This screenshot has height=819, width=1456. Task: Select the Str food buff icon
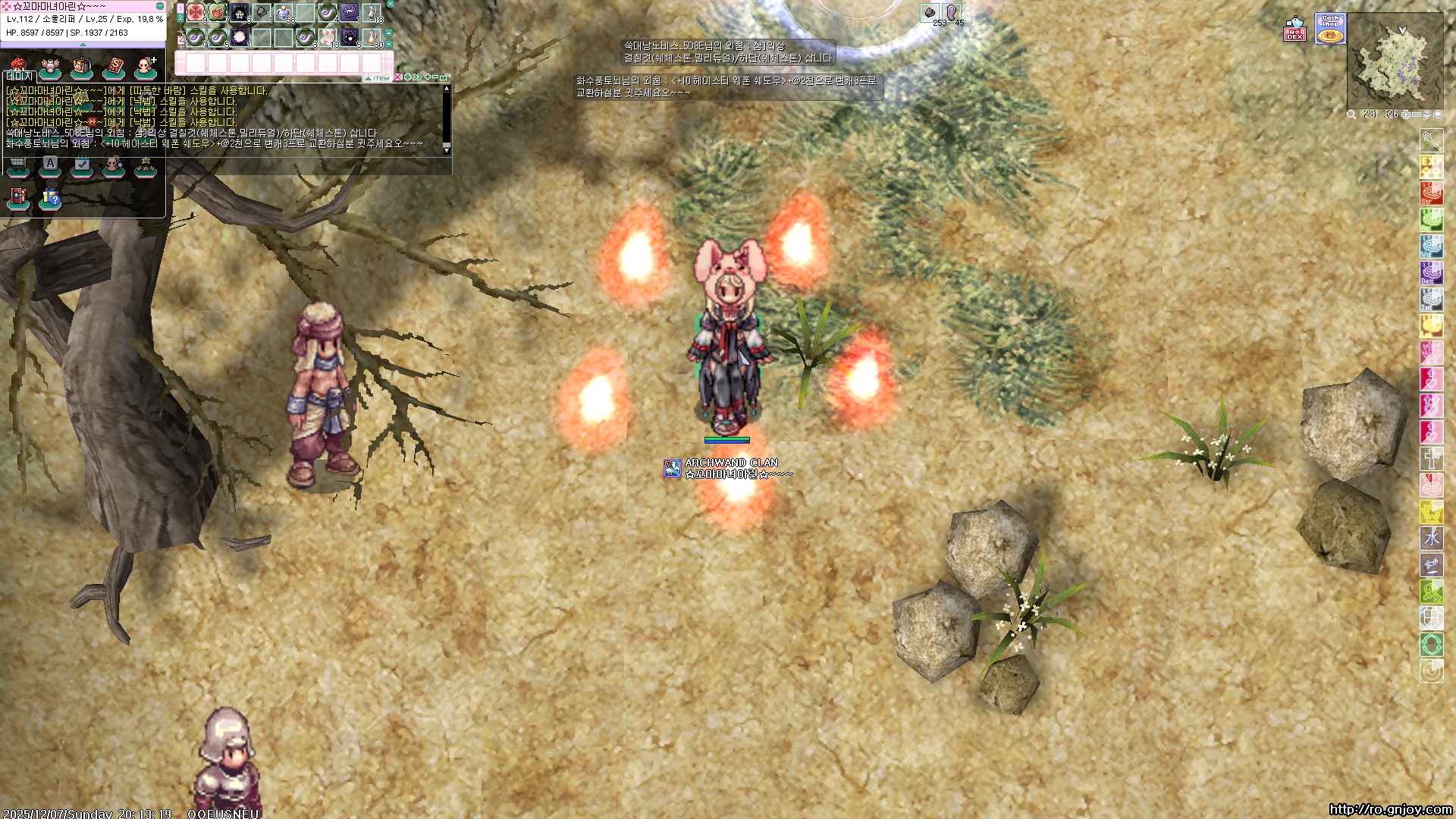tap(1431, 193)
